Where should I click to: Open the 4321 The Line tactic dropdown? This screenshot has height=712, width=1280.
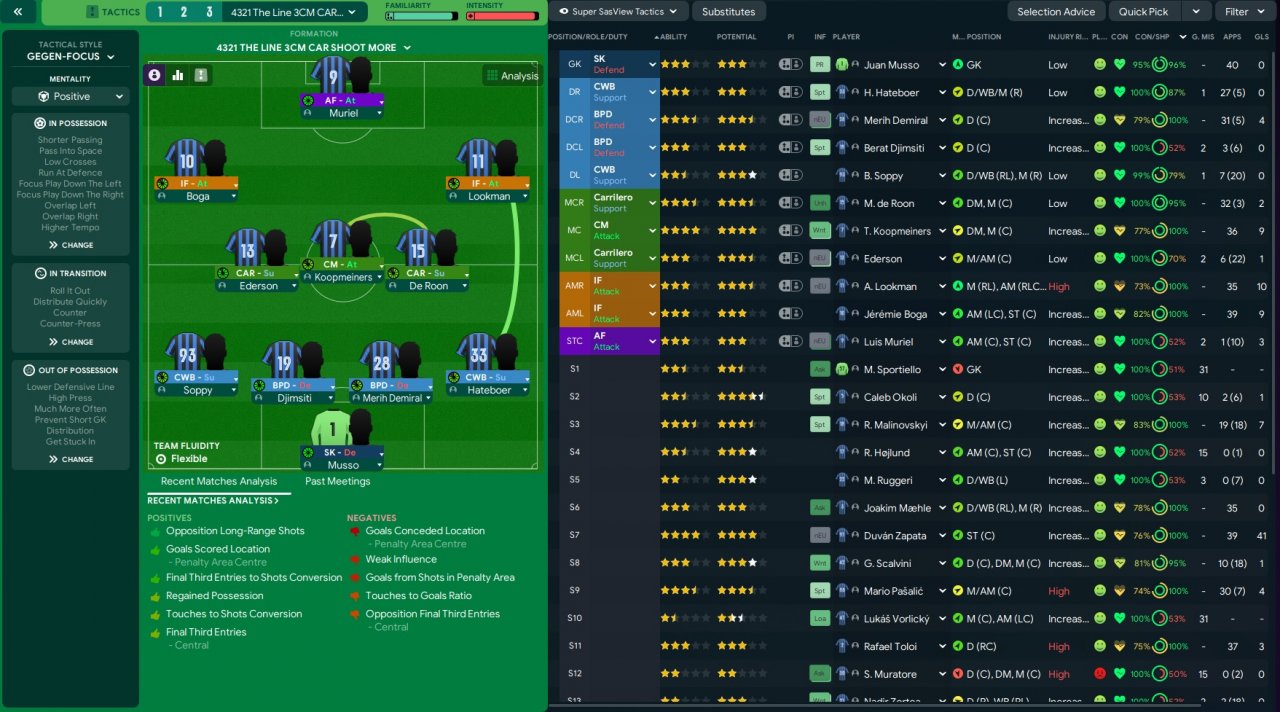pos(300,12)
